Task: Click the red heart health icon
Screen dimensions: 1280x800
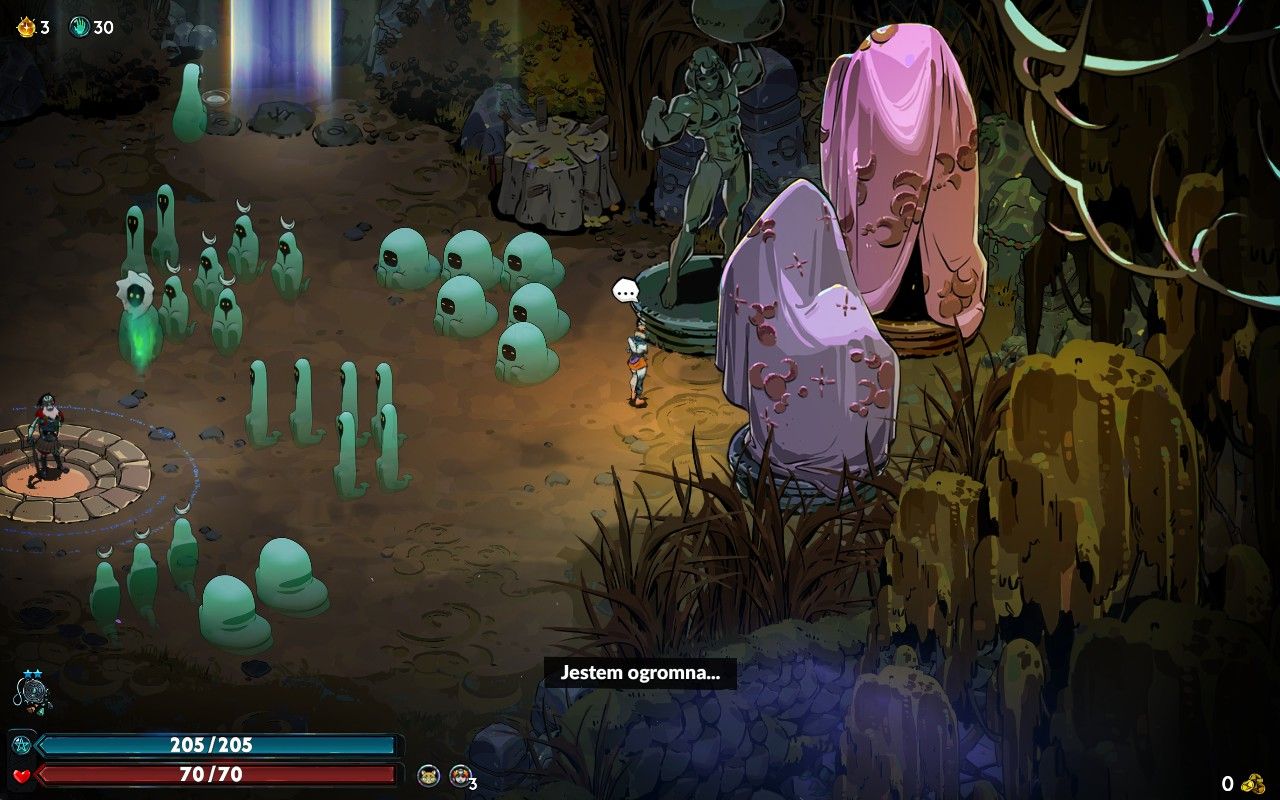Action: pyautogui.click(x=21, y=775)
